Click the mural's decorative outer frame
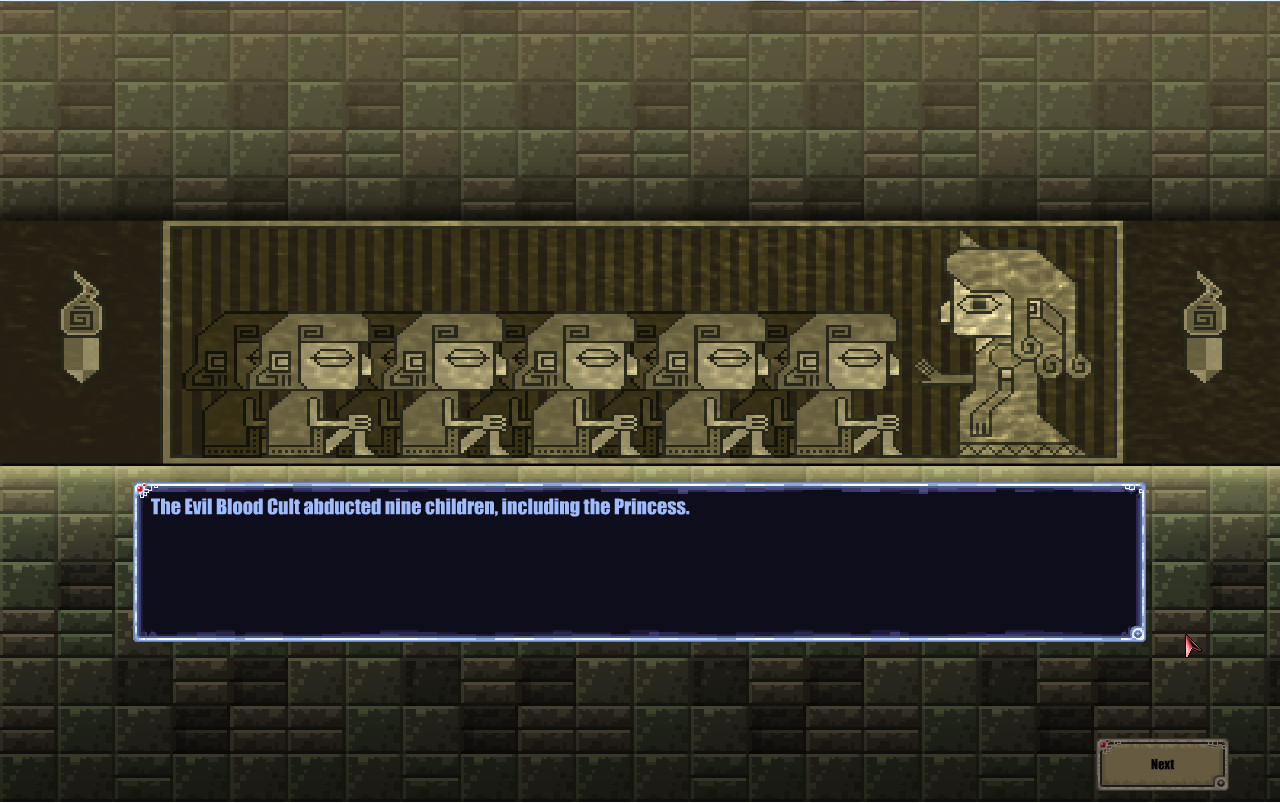 point(645,226)
